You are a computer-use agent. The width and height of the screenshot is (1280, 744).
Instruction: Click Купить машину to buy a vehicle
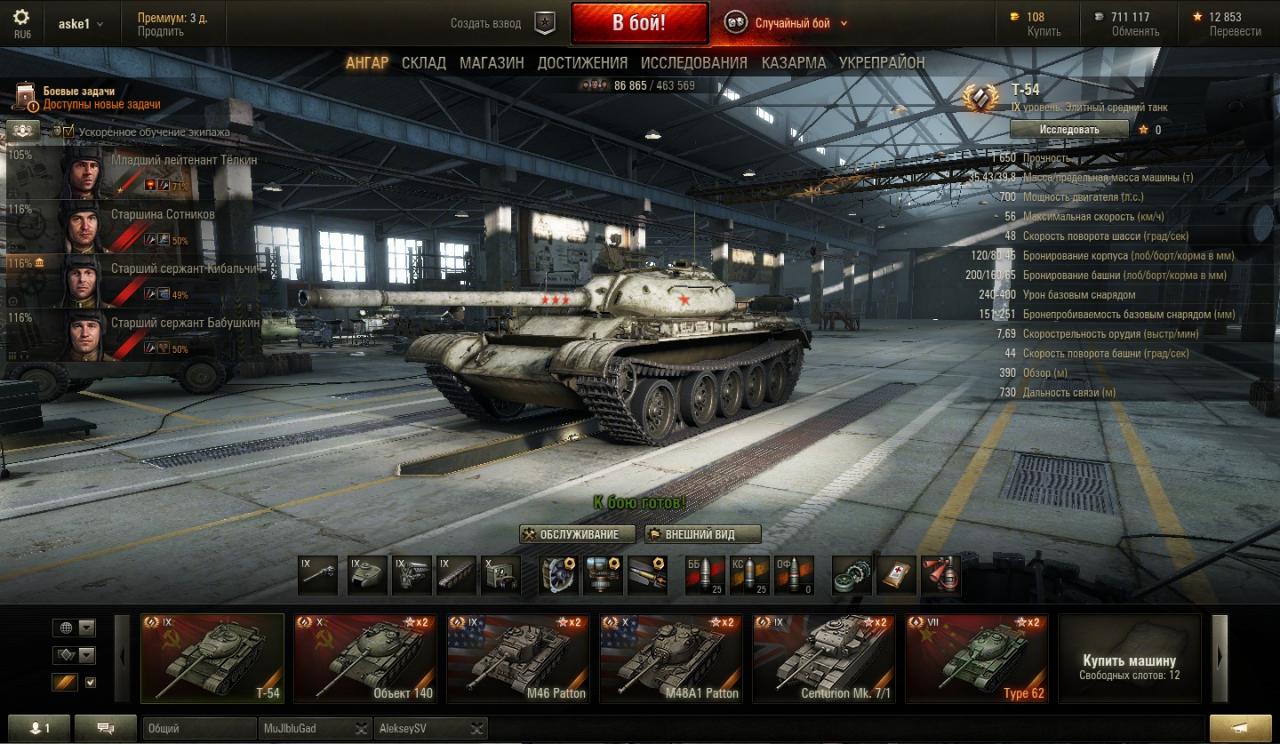[1129, 660]
